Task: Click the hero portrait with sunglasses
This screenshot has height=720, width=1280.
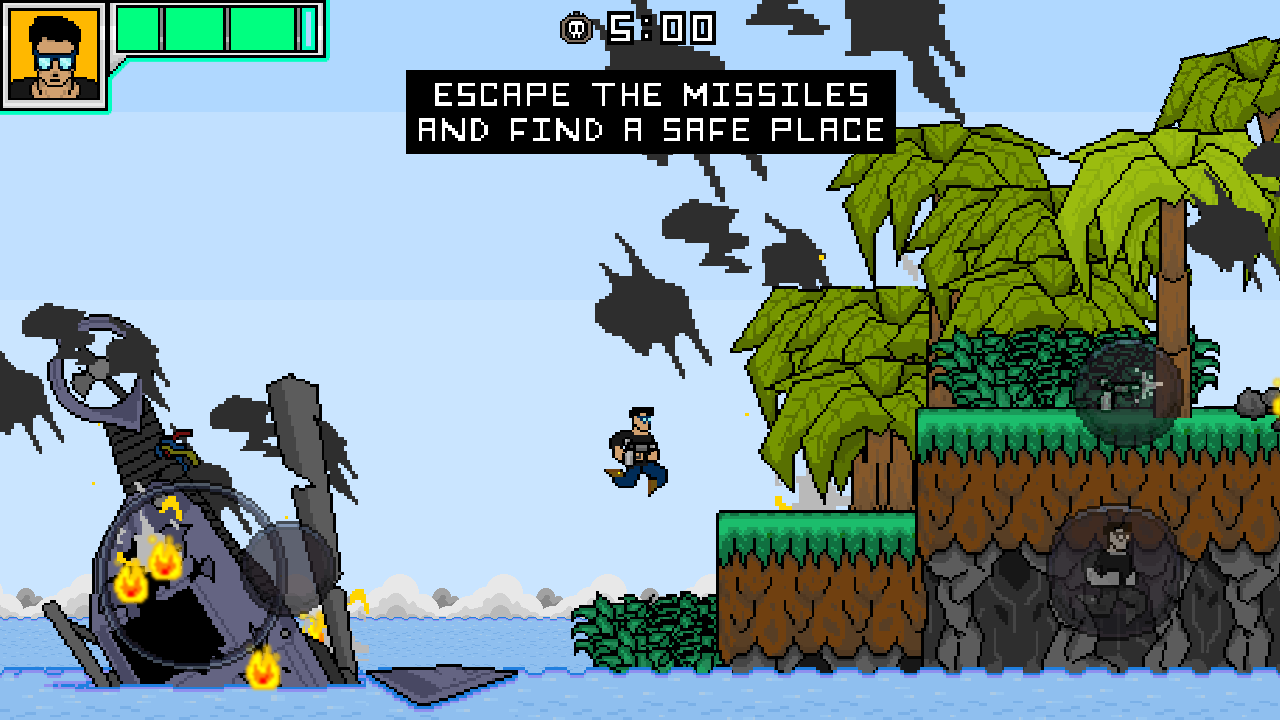Action: click(x=54, y=55)
